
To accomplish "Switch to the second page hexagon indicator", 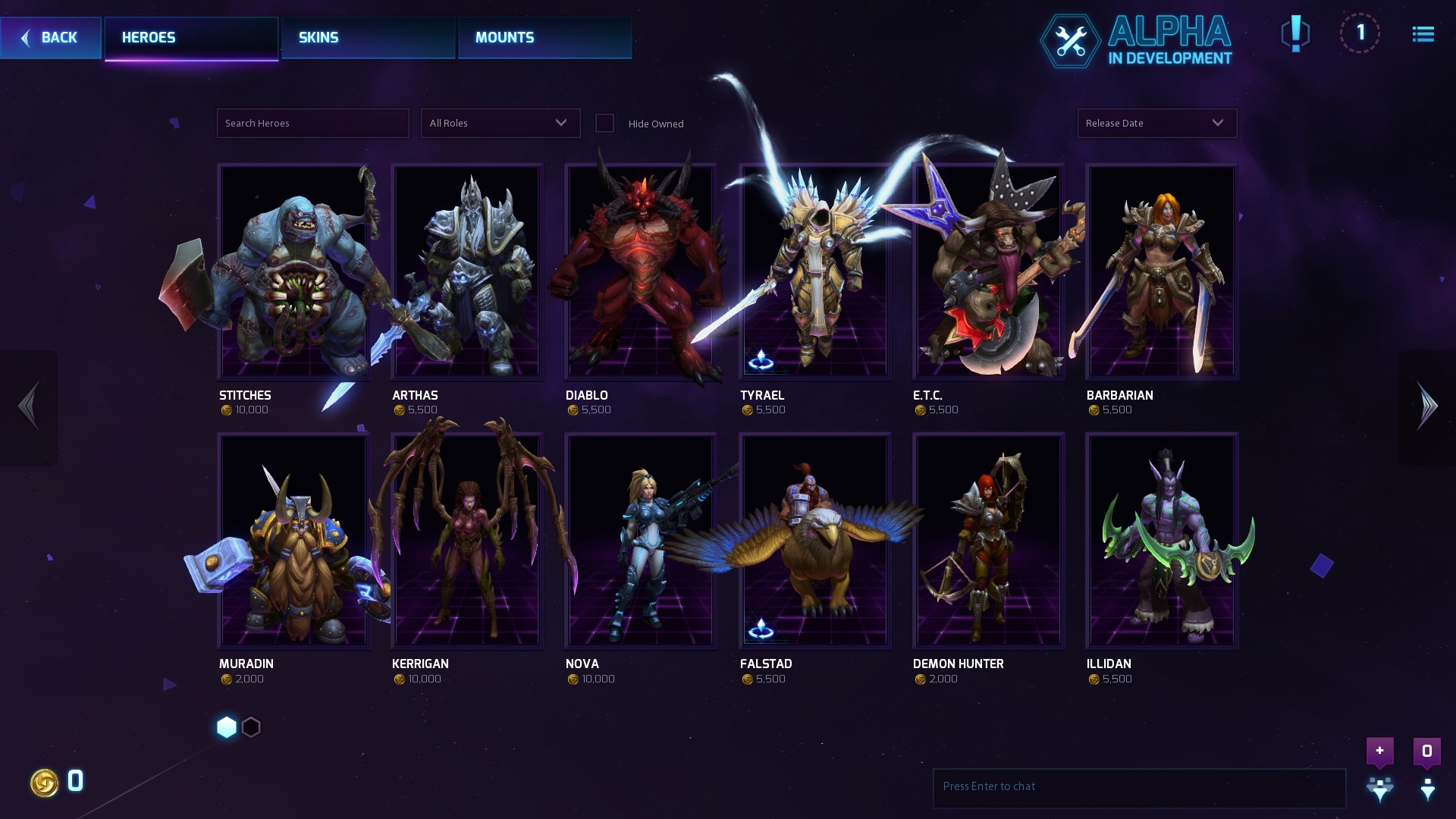I will (251, 727).
